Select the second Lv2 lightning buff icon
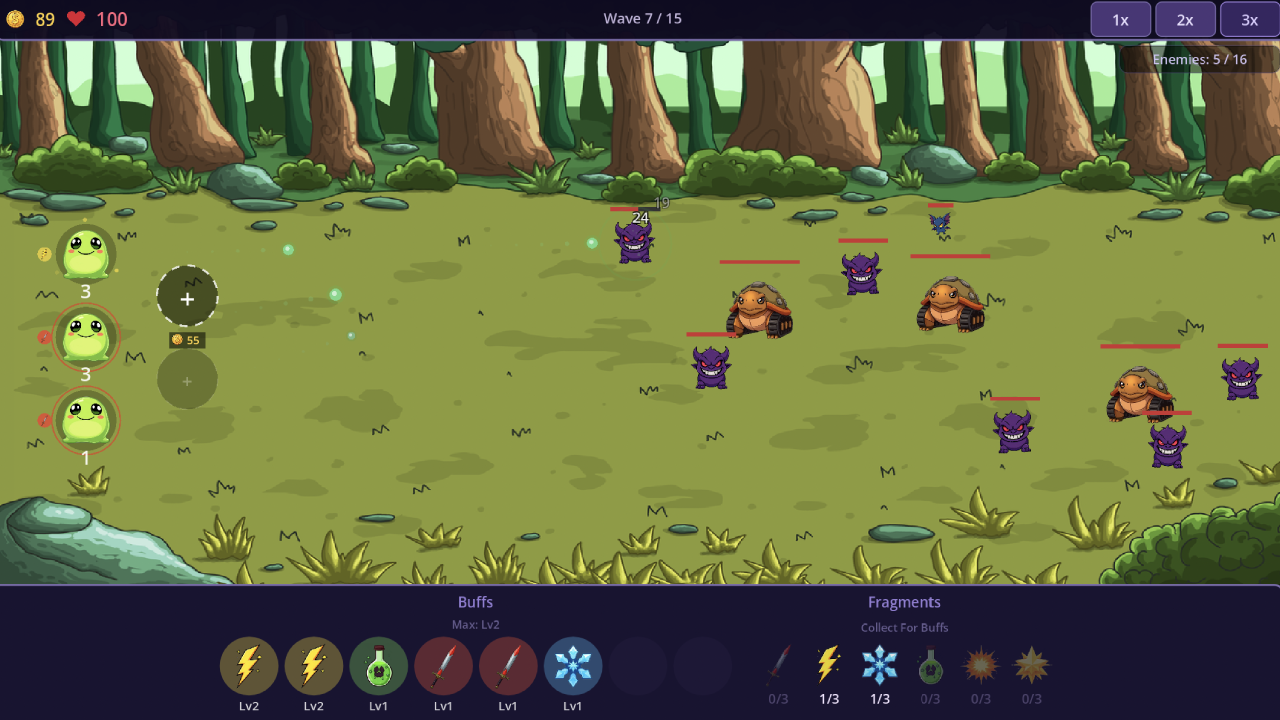Viewport: 1280px width, 720px height. click(x=314, y=665)
